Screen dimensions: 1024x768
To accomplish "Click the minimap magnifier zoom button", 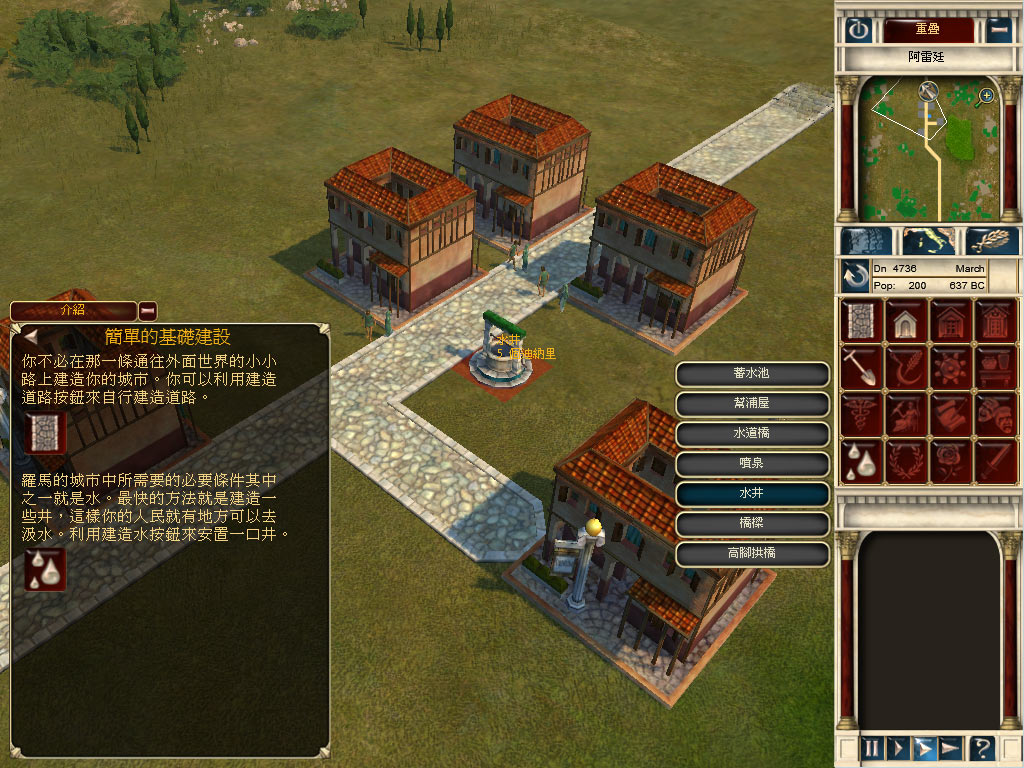I will (986, 96).
